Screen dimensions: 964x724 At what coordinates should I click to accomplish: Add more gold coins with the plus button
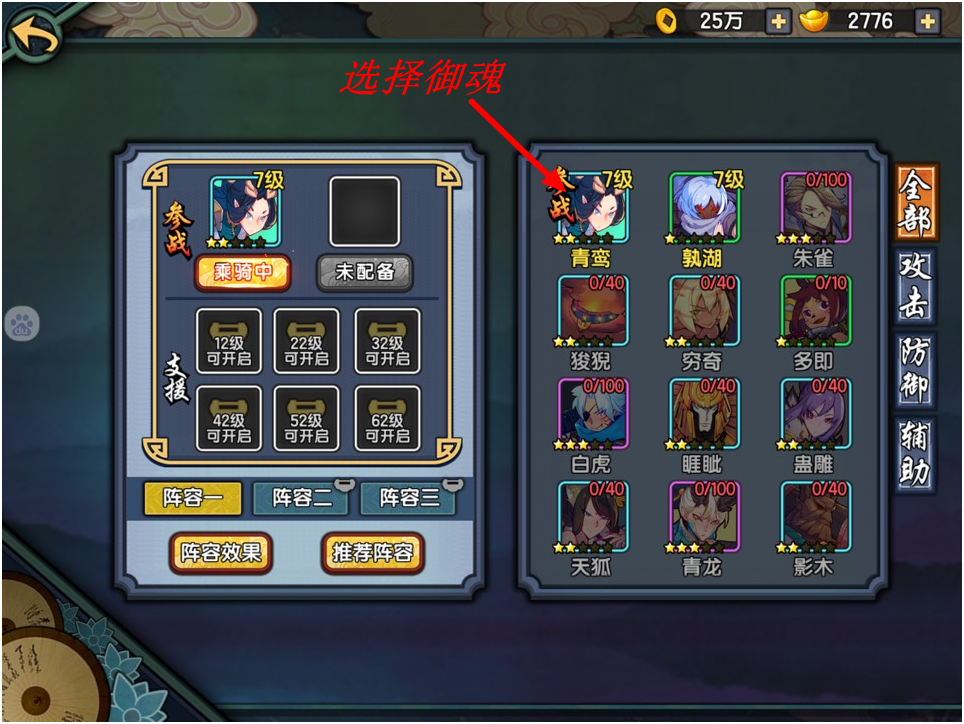point(778,21)
